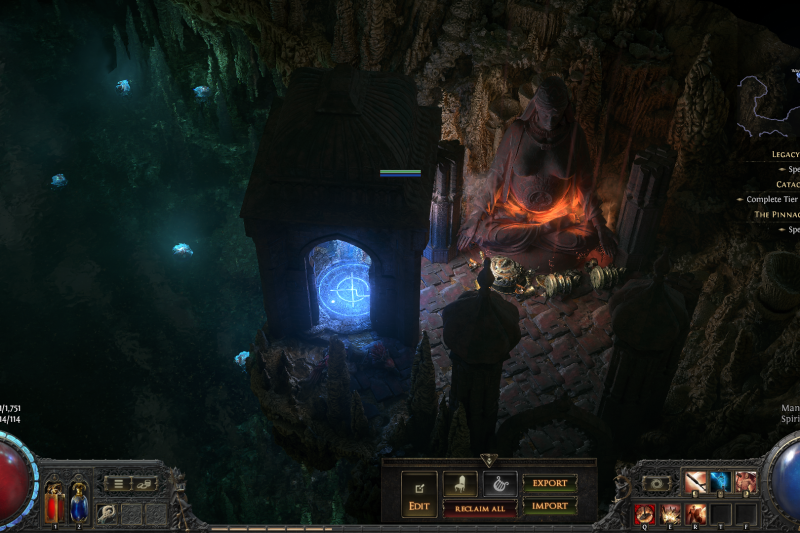Viewport: 800px width, 533px height.
Task: Open the harp hideout music button
Action: tap(500, 484)
